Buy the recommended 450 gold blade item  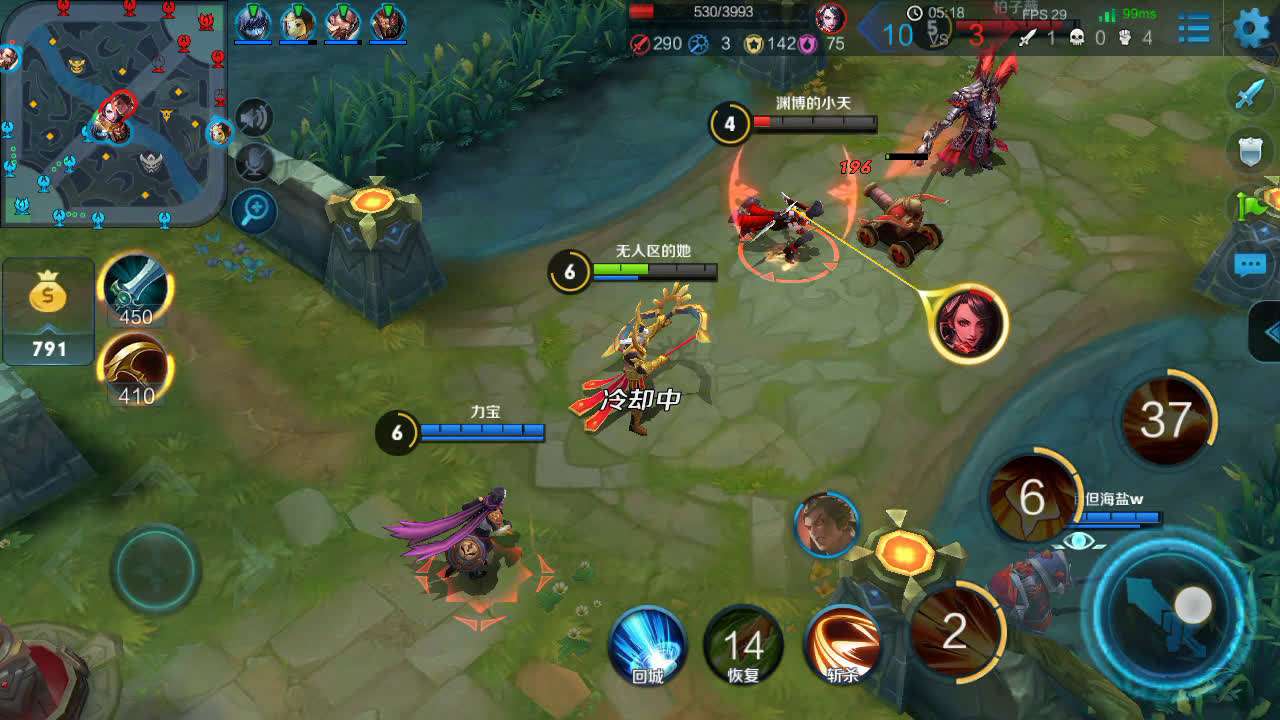[x=135, y=290]
